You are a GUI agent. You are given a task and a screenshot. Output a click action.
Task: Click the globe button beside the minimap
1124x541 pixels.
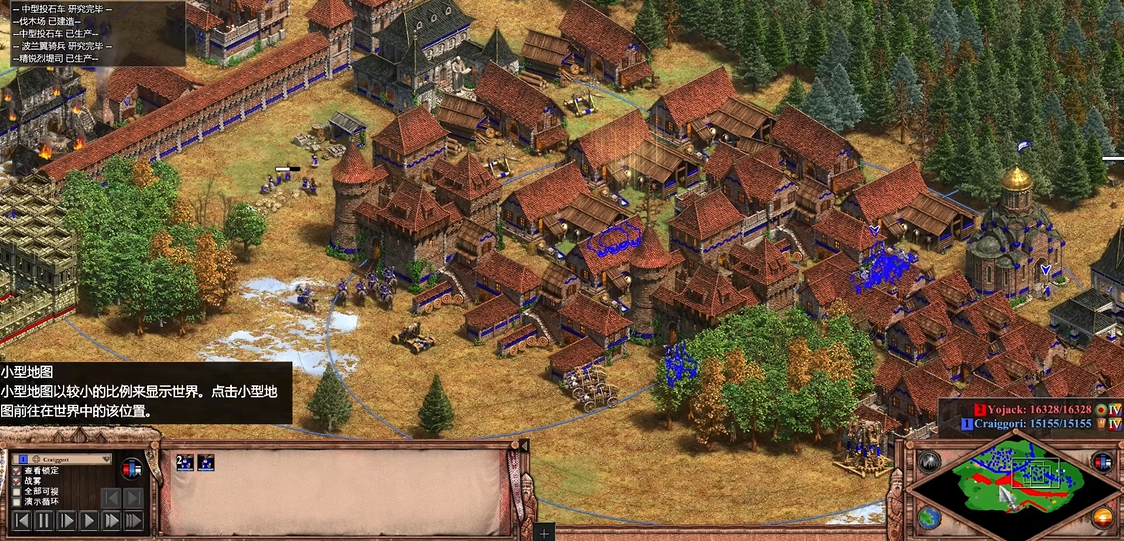[930, 517]
